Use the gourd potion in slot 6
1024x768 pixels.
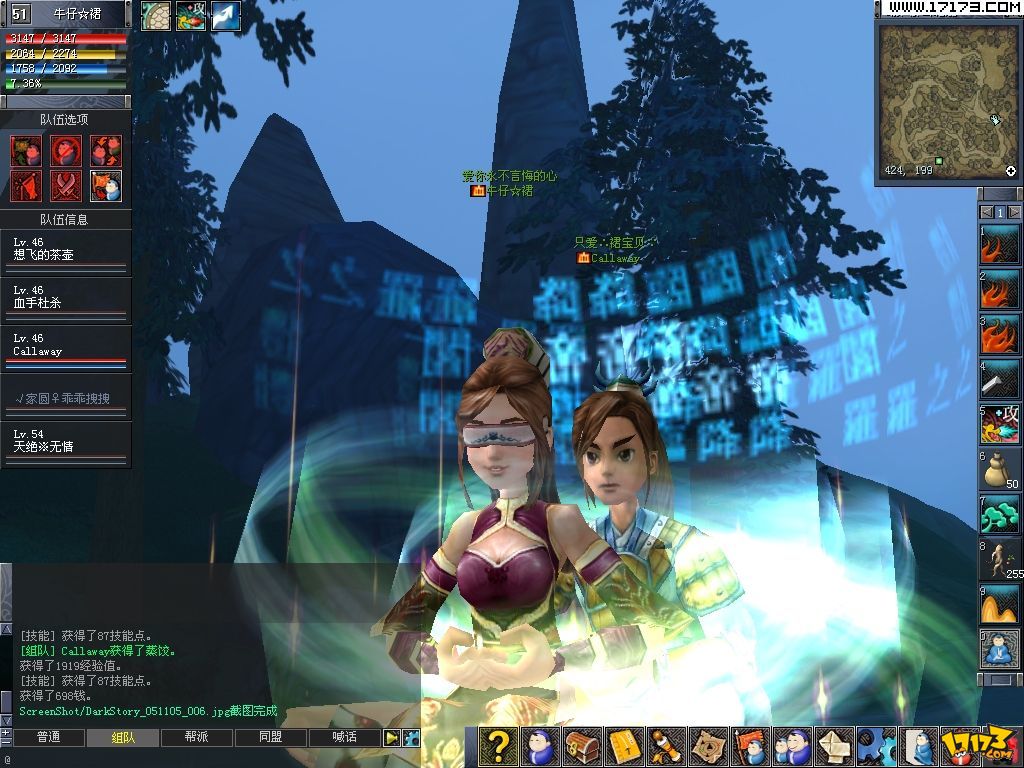999,469
